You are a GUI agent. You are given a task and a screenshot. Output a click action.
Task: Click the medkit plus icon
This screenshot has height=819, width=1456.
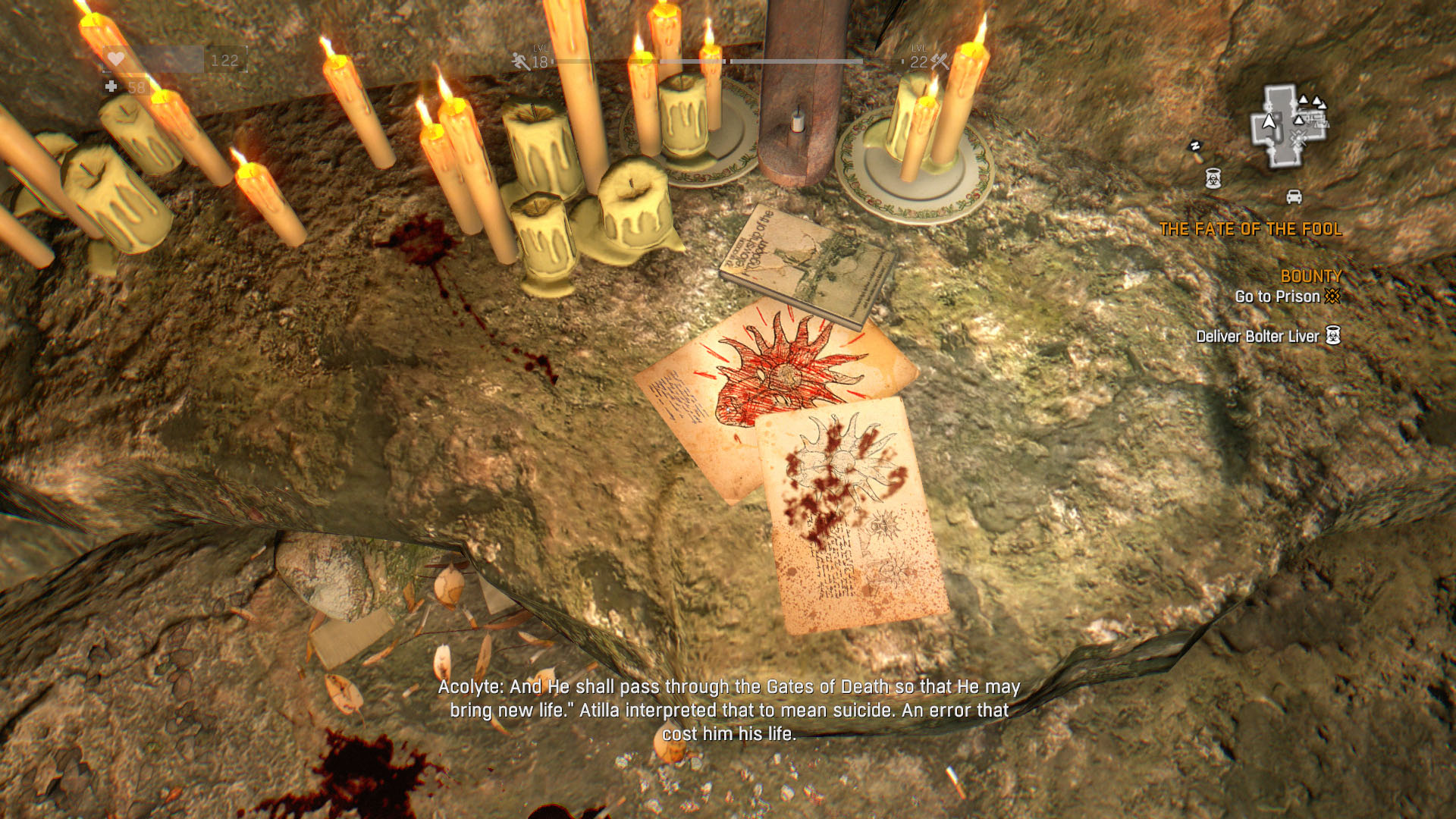tap(111, 87)
